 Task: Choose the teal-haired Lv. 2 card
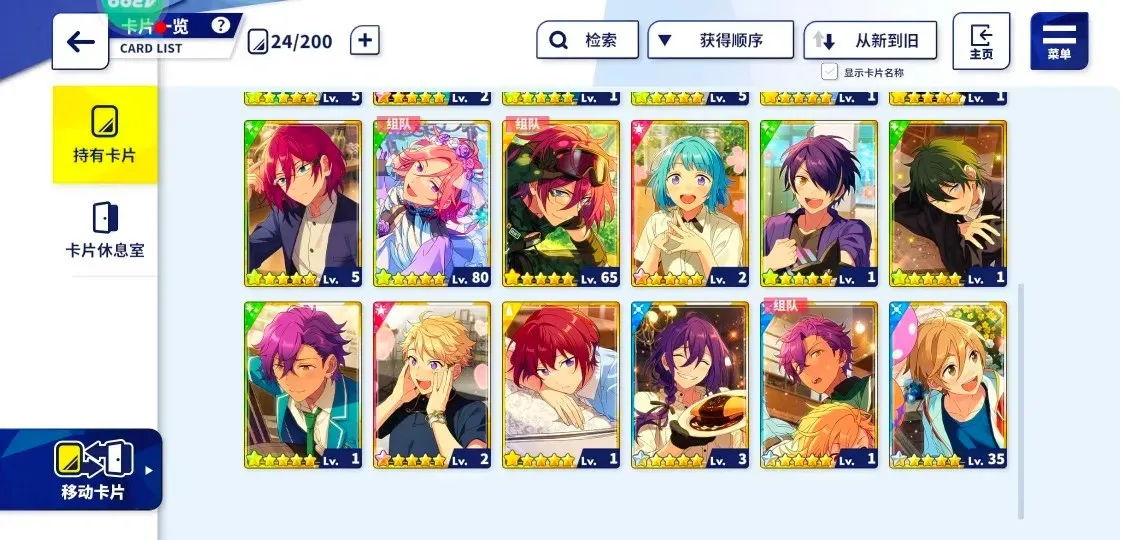coord(690,203)
